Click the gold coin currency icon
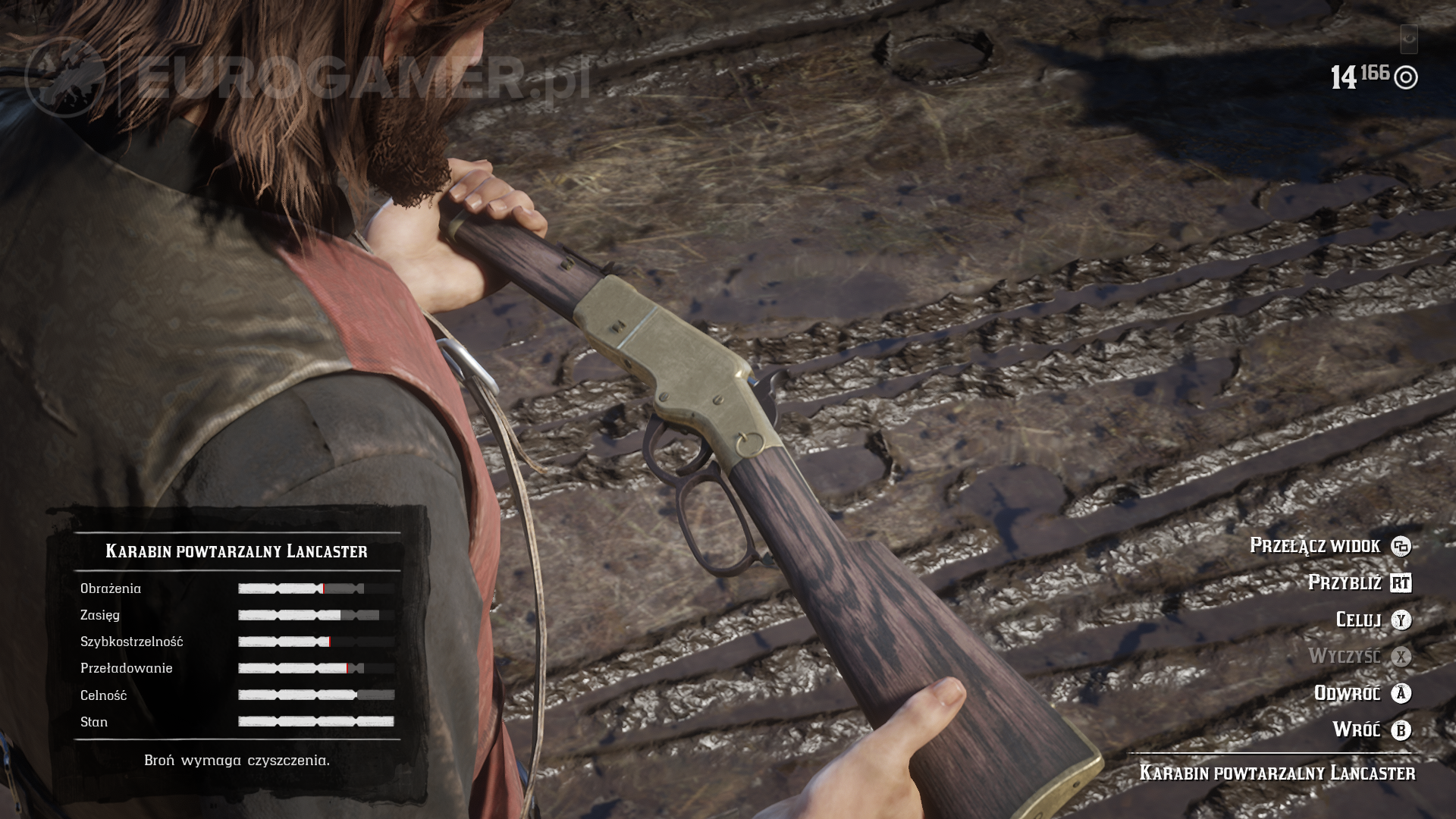Screen dimensions: 1456x819 pyautogui.click(x=1407, y=76)
